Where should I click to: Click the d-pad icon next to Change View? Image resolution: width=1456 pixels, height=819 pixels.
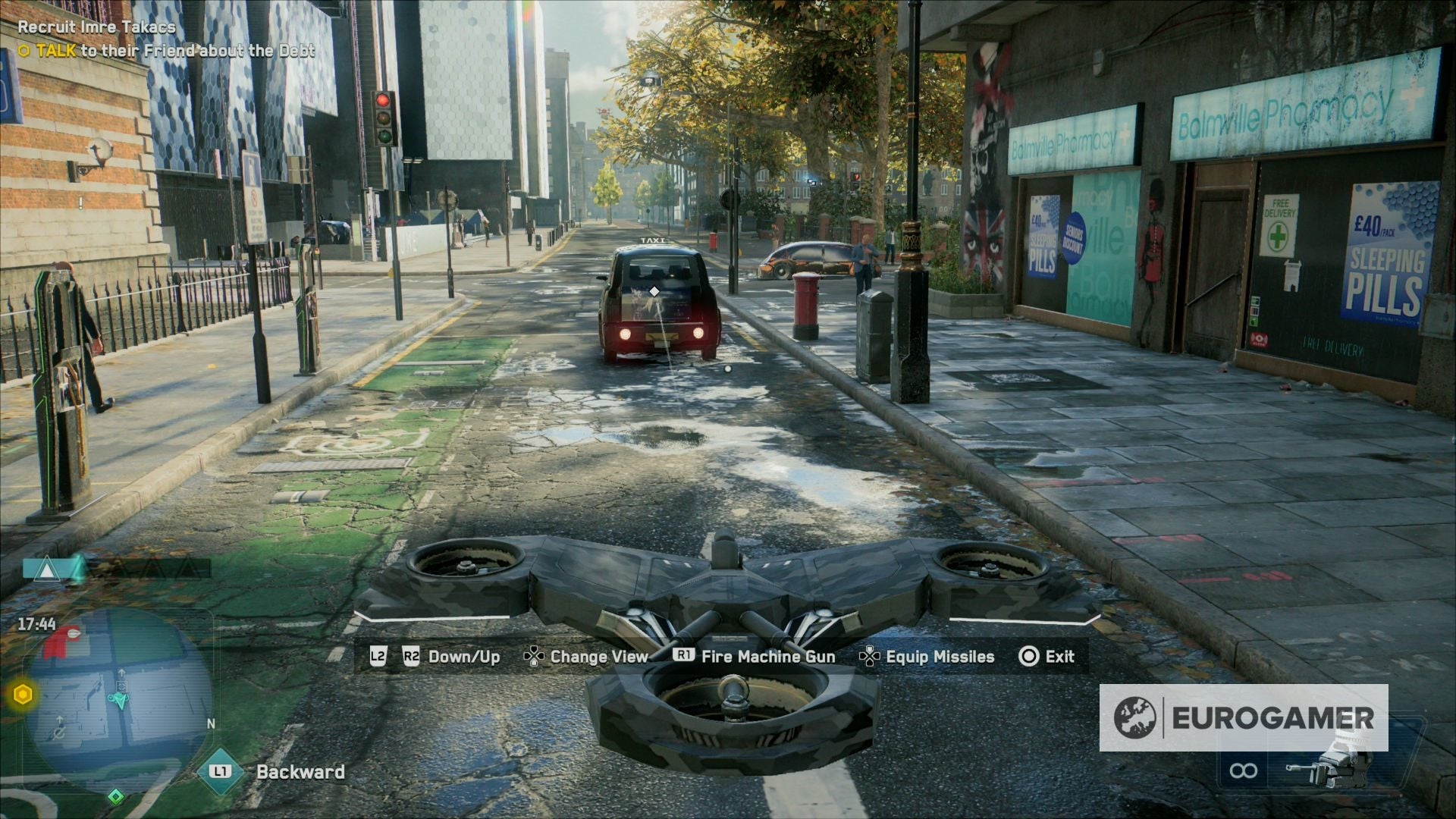pyautogui.click(x=535, y=657)
